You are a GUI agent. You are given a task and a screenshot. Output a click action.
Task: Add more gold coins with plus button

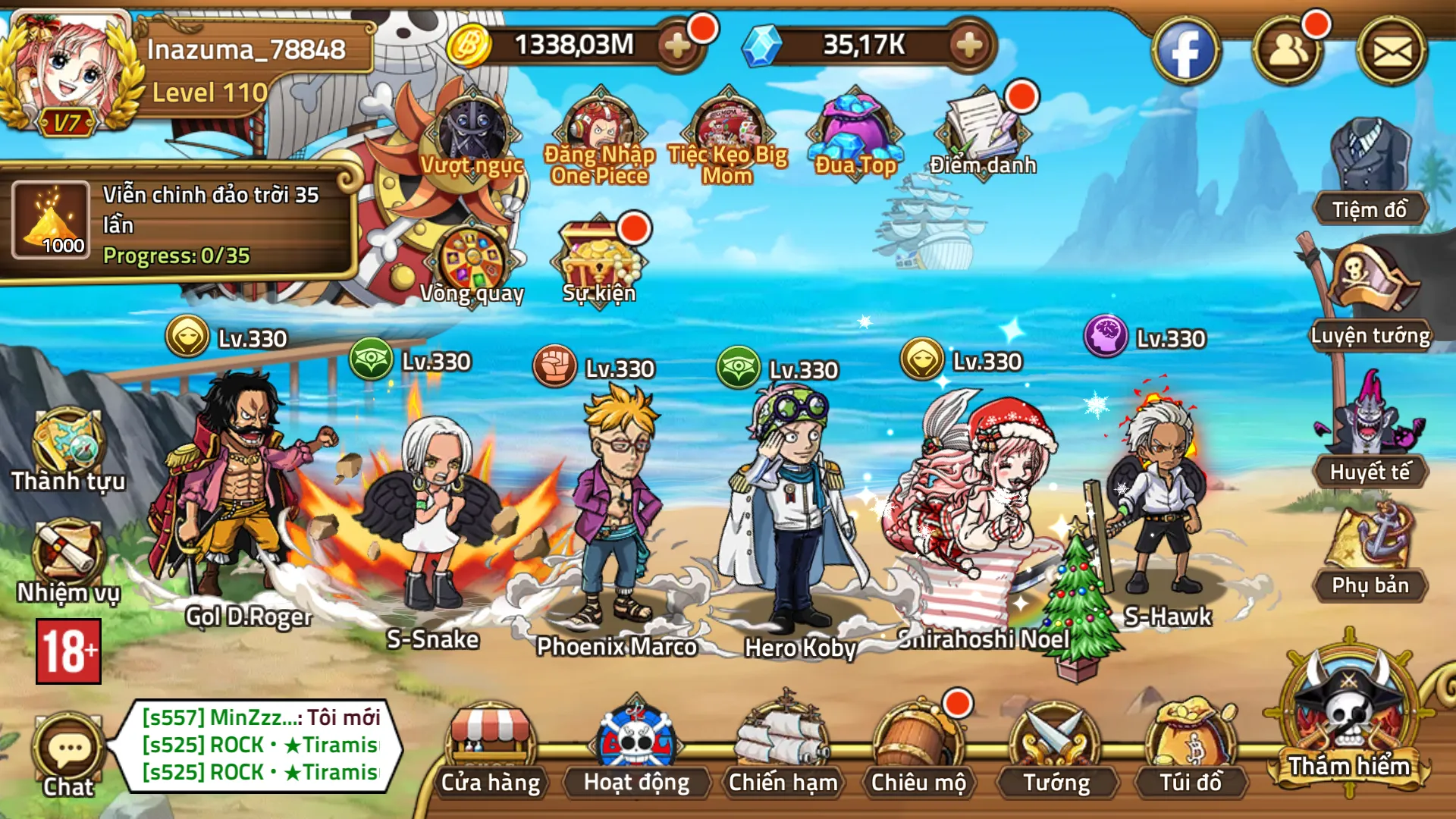tap(677, 45)
